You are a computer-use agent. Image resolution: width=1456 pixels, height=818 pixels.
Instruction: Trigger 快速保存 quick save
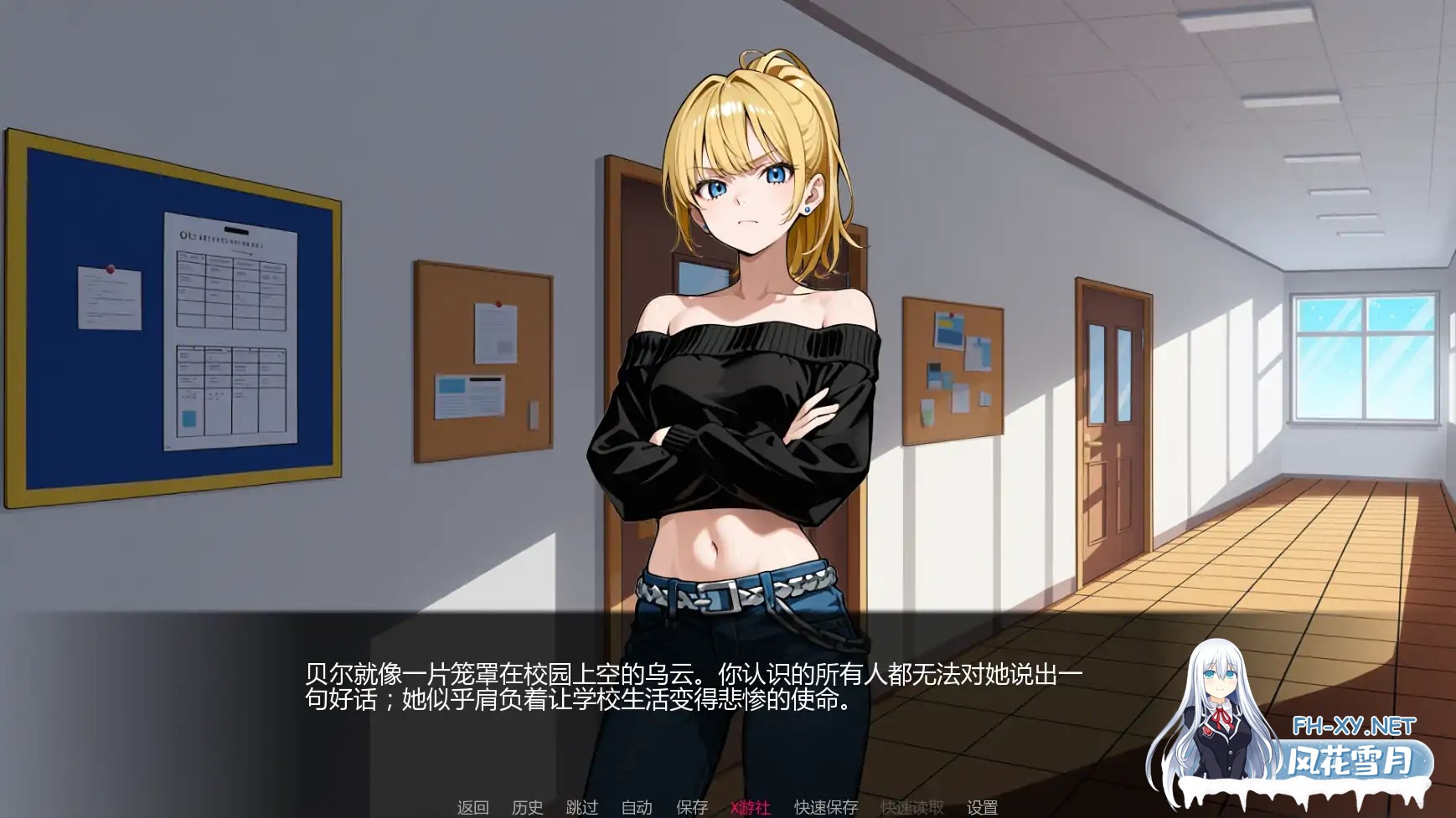pos(825,809)
